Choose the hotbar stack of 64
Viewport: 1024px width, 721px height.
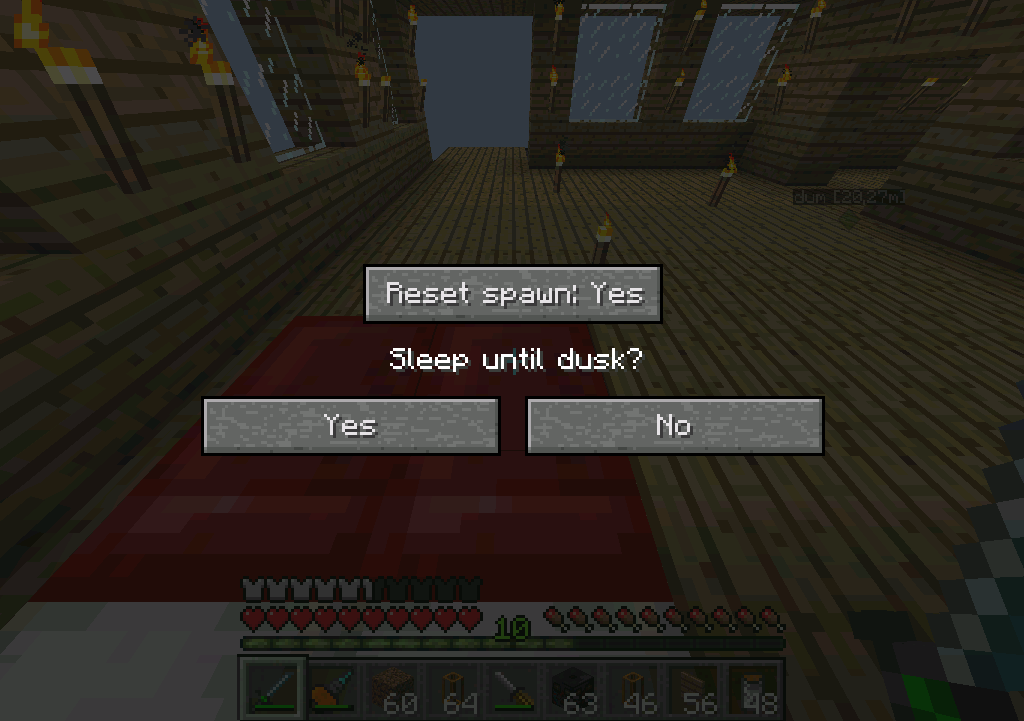pos(453,689)
